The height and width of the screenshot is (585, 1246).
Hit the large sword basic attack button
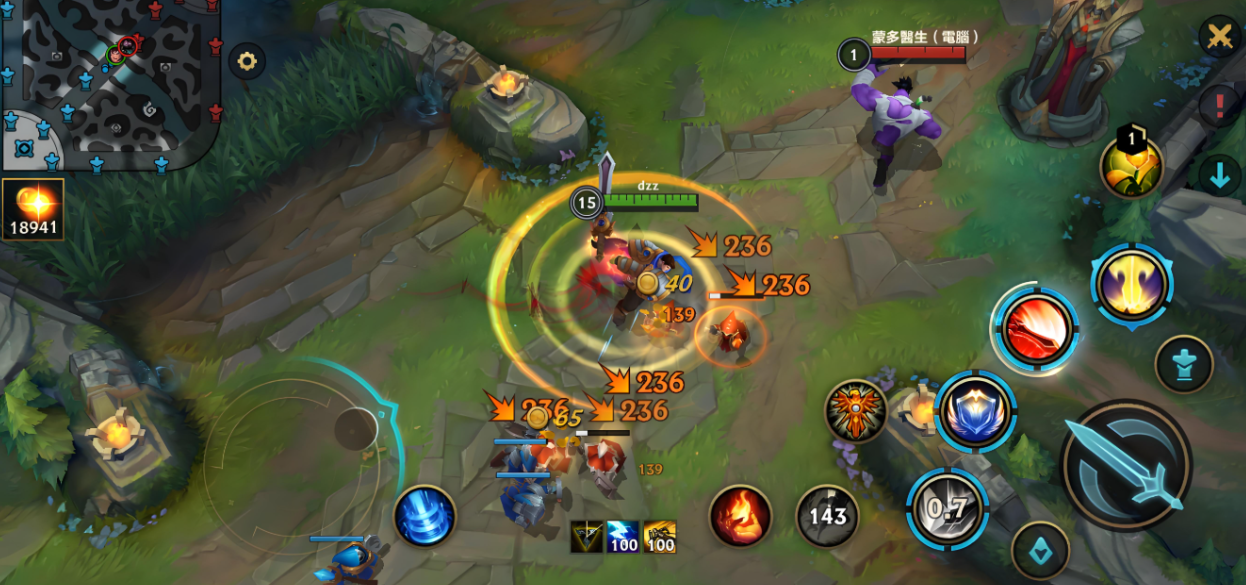(x=1125, y=465)
